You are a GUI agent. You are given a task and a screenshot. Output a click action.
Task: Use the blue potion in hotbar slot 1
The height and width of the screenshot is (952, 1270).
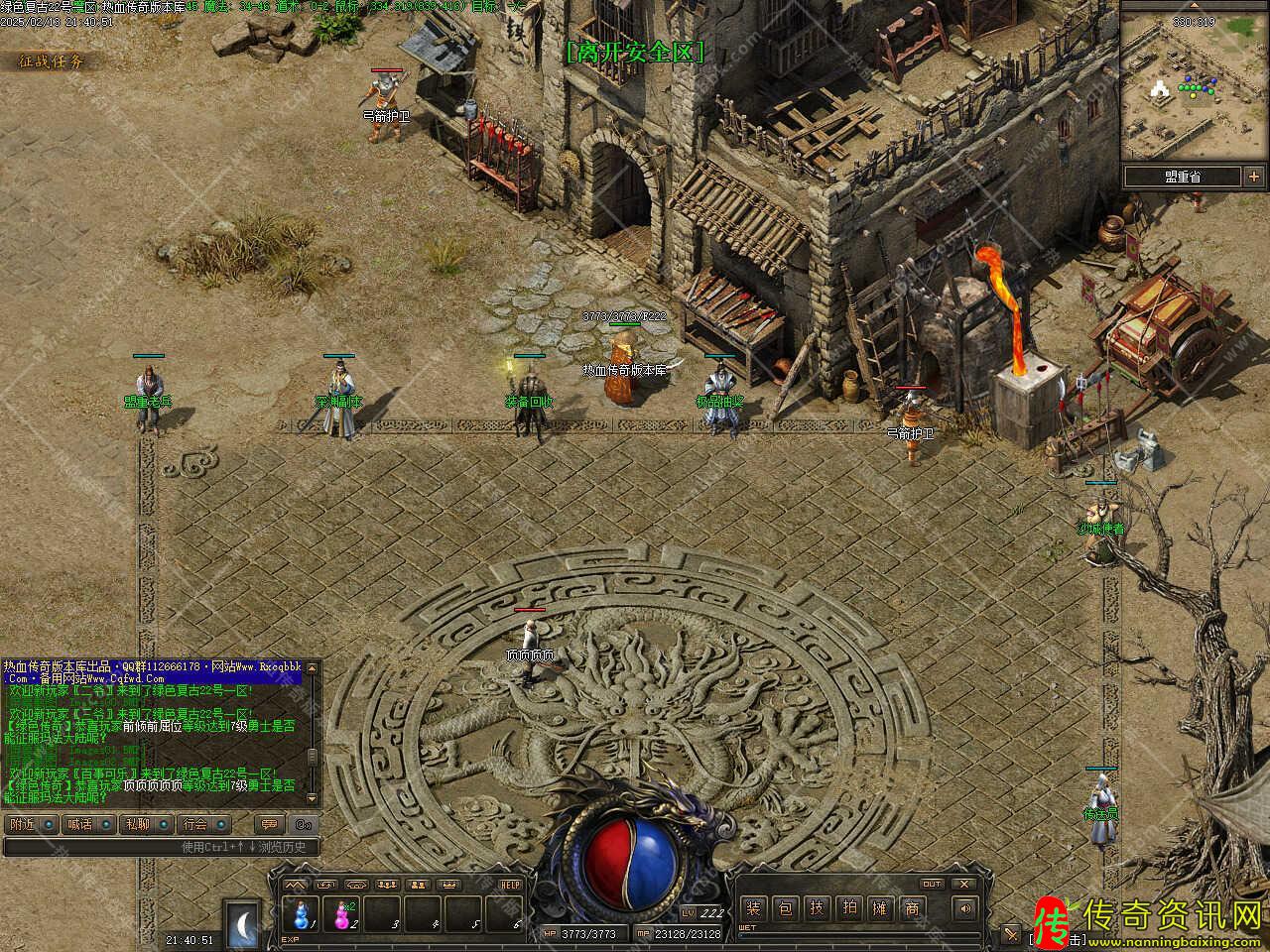(x=298, y=910)
